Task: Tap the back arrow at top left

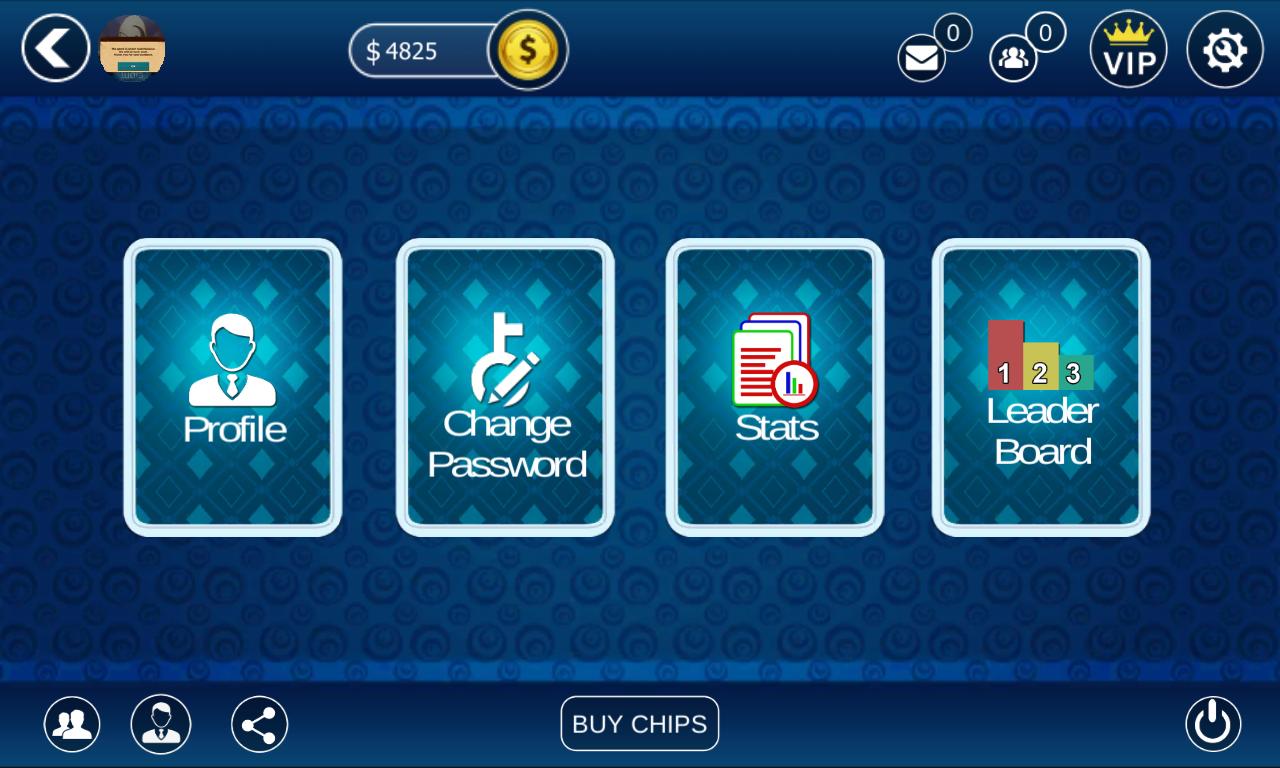Action: (55, 48)
